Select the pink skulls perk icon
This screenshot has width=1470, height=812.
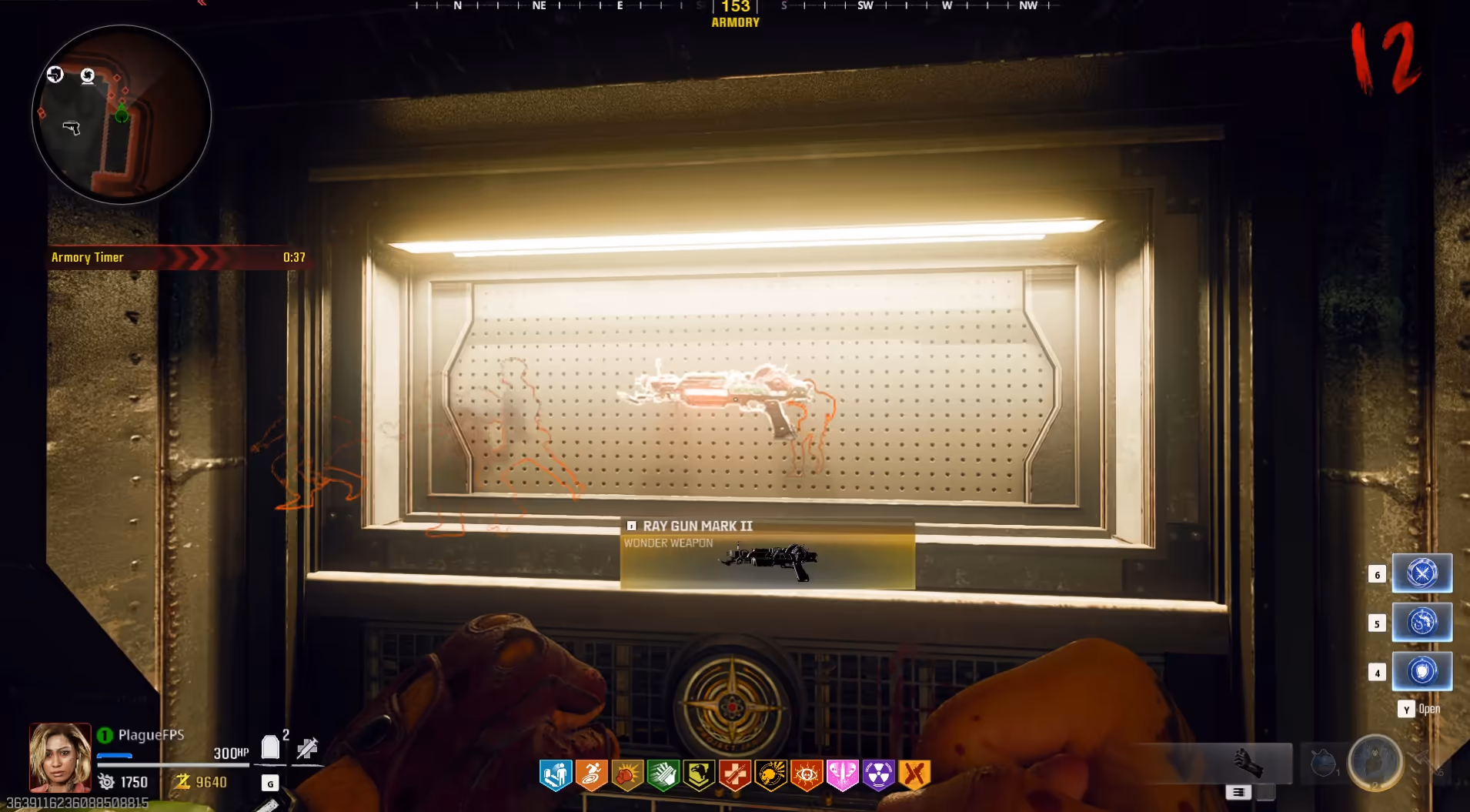[x=842, y=775]
